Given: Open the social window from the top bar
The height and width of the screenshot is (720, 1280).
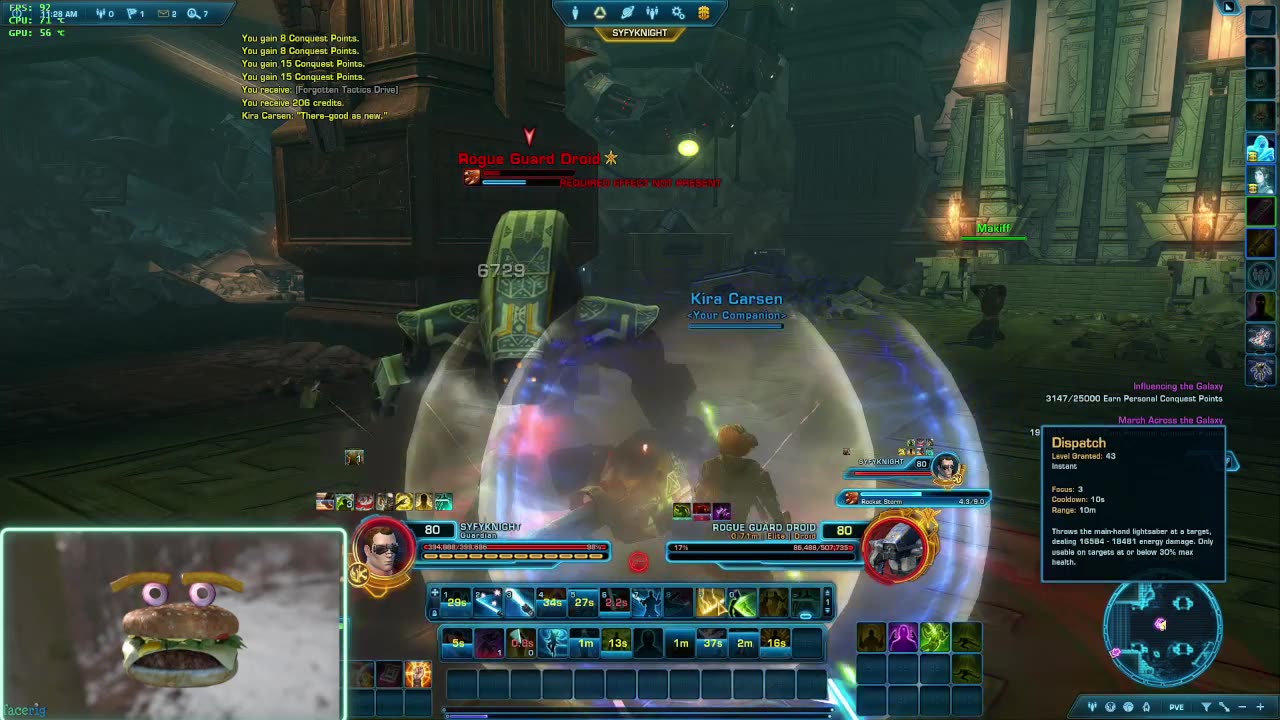Looking at the screenshot, I should (652, 13).
